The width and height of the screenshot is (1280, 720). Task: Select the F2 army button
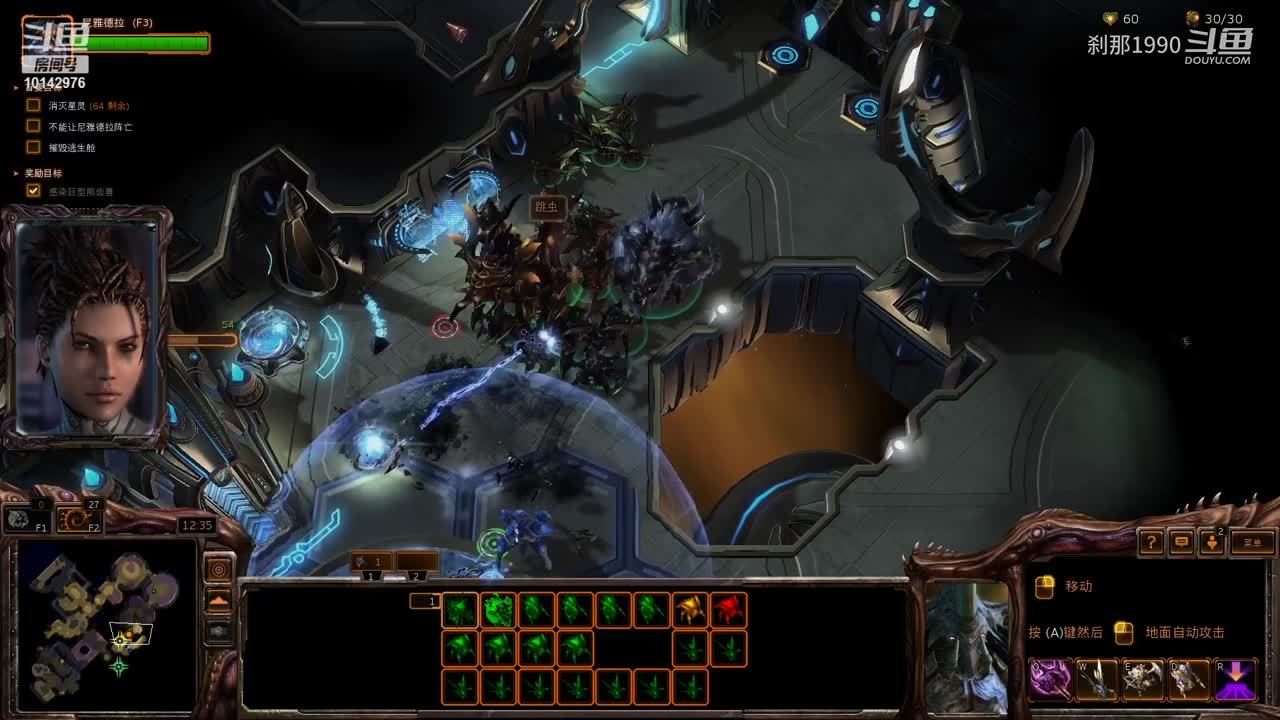coord(77,519)
